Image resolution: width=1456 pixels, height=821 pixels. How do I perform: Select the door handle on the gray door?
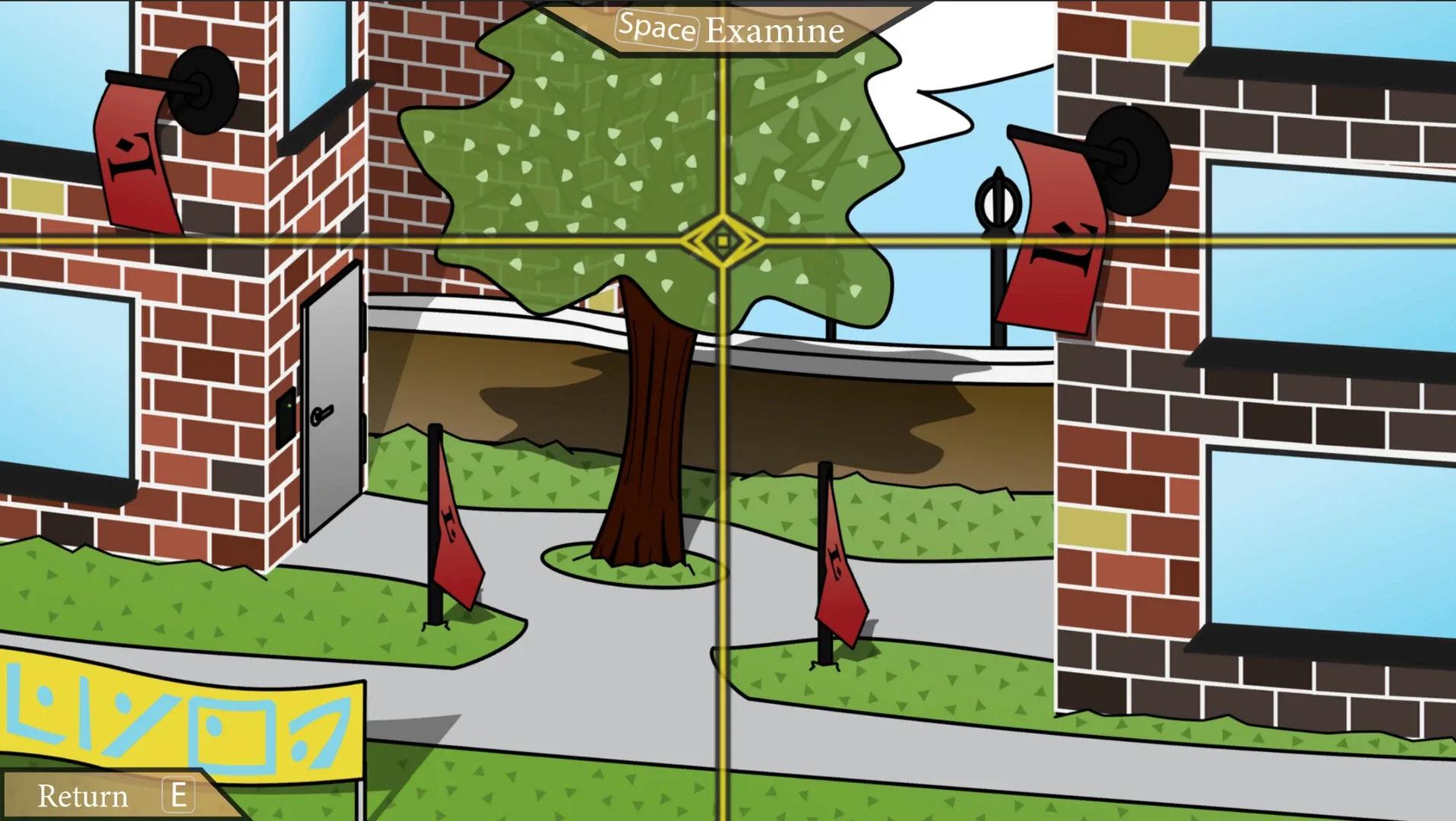323,414
